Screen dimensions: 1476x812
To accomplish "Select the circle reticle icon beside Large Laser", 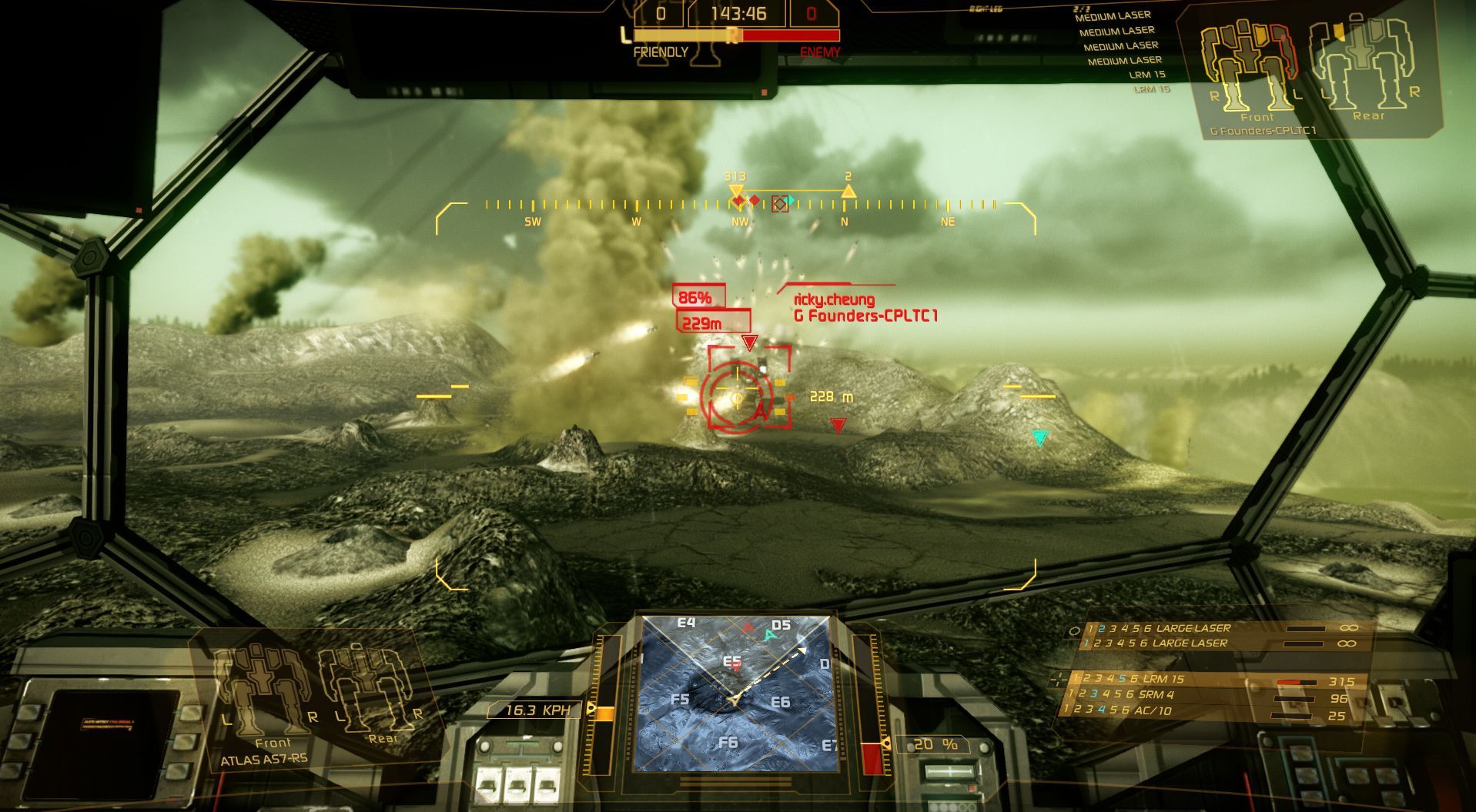I will click(1074, 629).
